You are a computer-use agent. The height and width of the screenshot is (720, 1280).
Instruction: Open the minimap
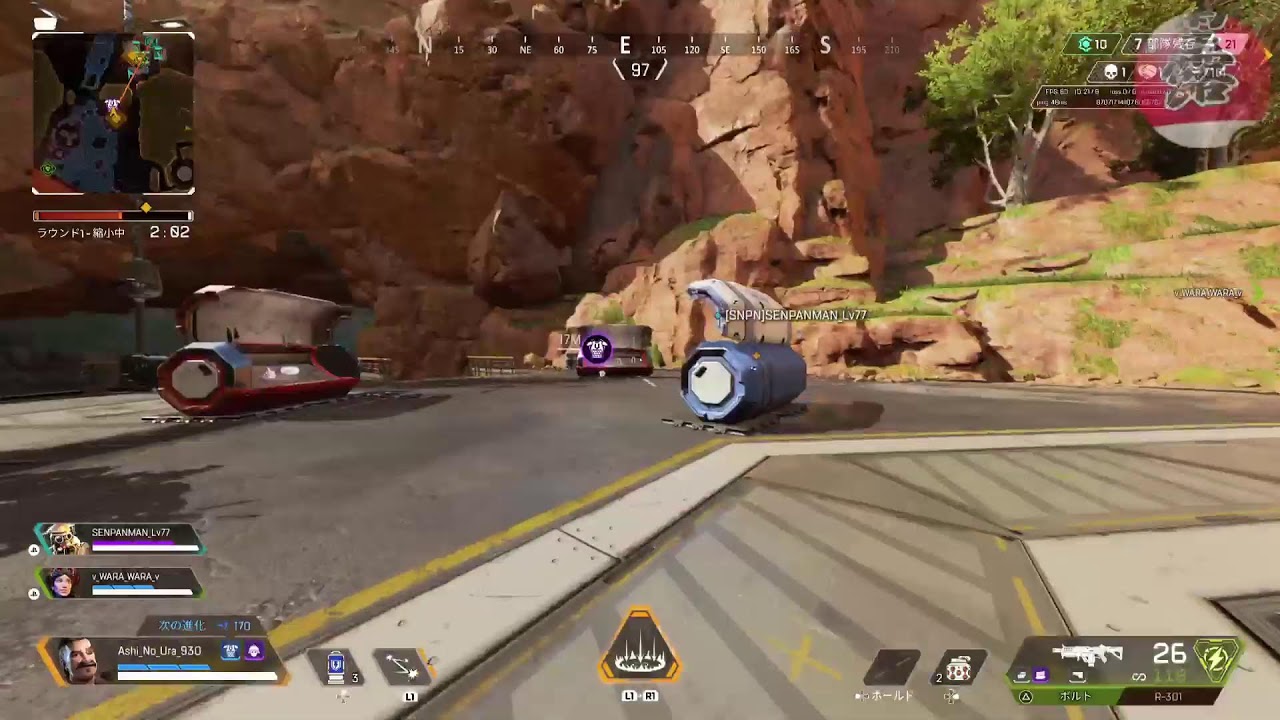[x=113, y=113]
